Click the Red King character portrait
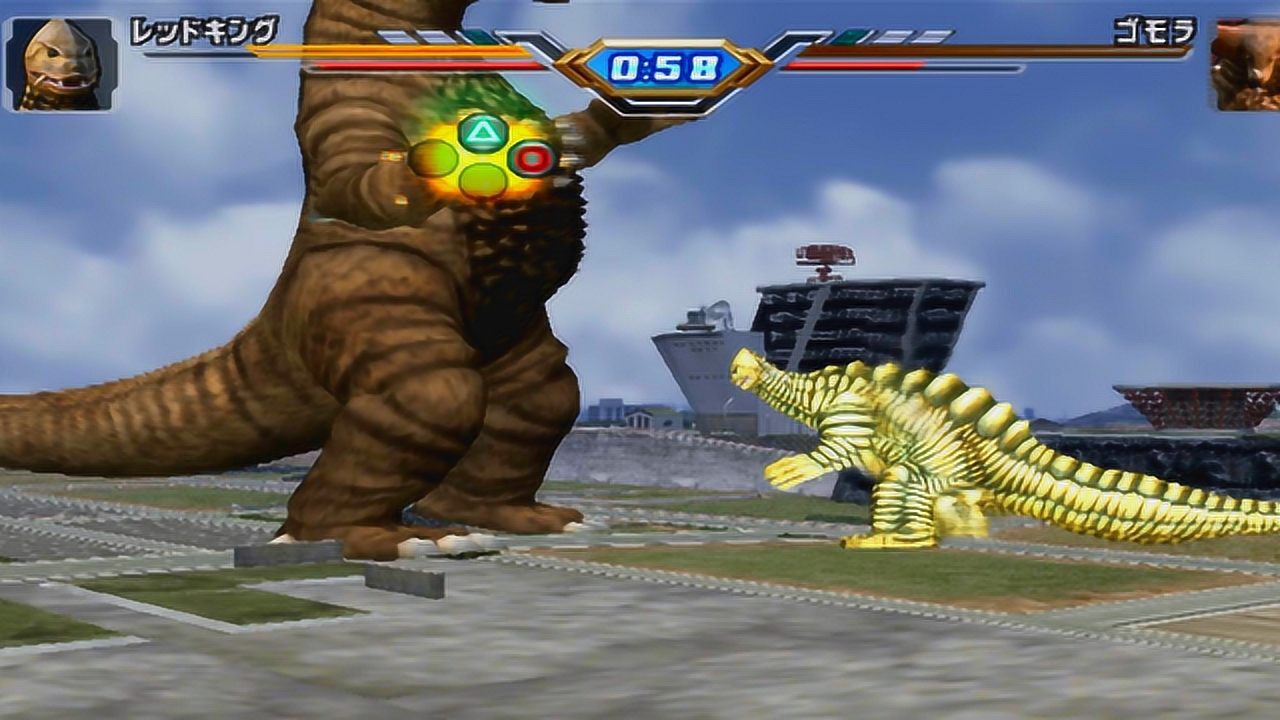The height and width of the screenshot is (720, 1280). click(60, 64)
